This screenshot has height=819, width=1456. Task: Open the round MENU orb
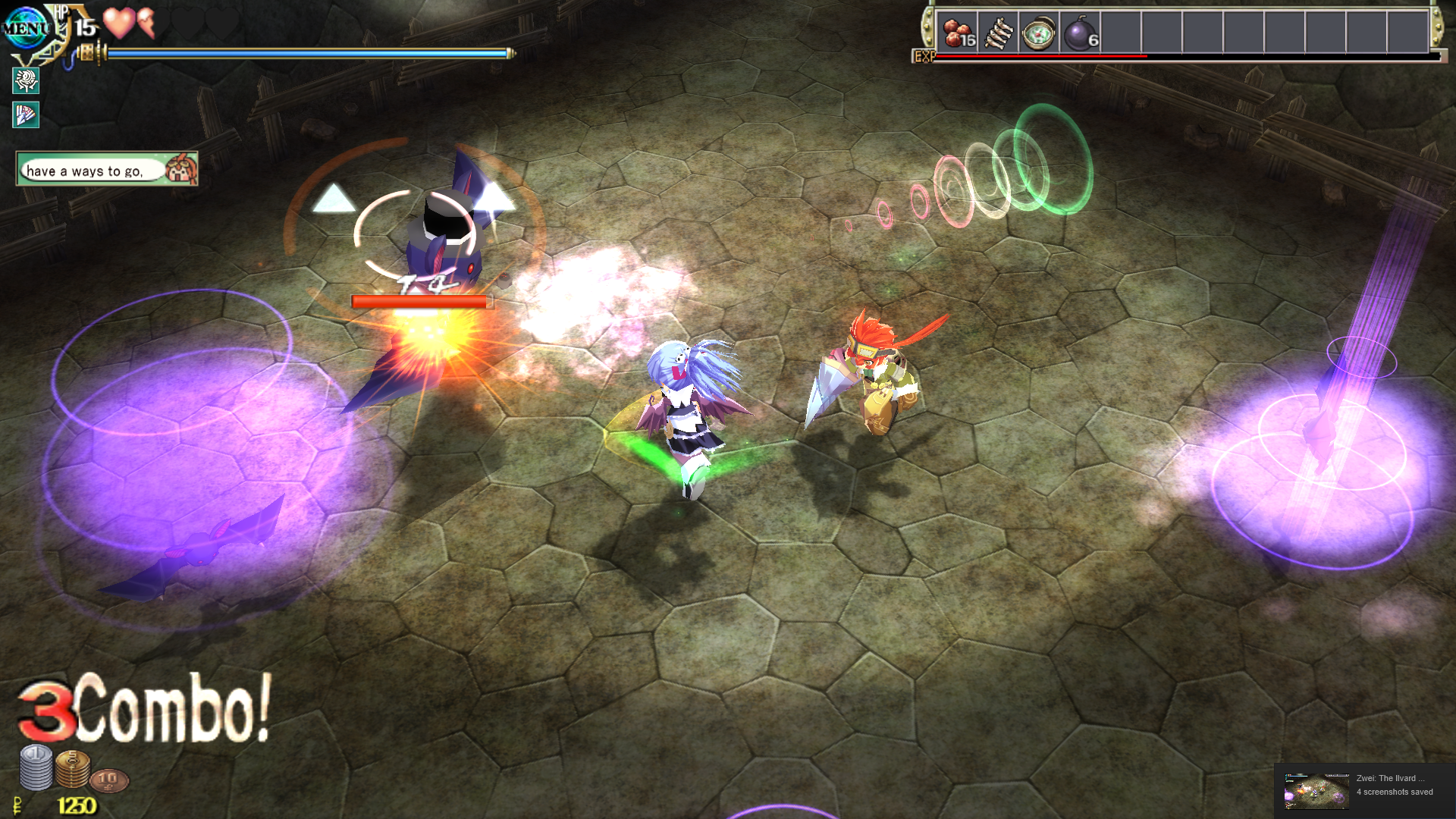click(26, 29)
